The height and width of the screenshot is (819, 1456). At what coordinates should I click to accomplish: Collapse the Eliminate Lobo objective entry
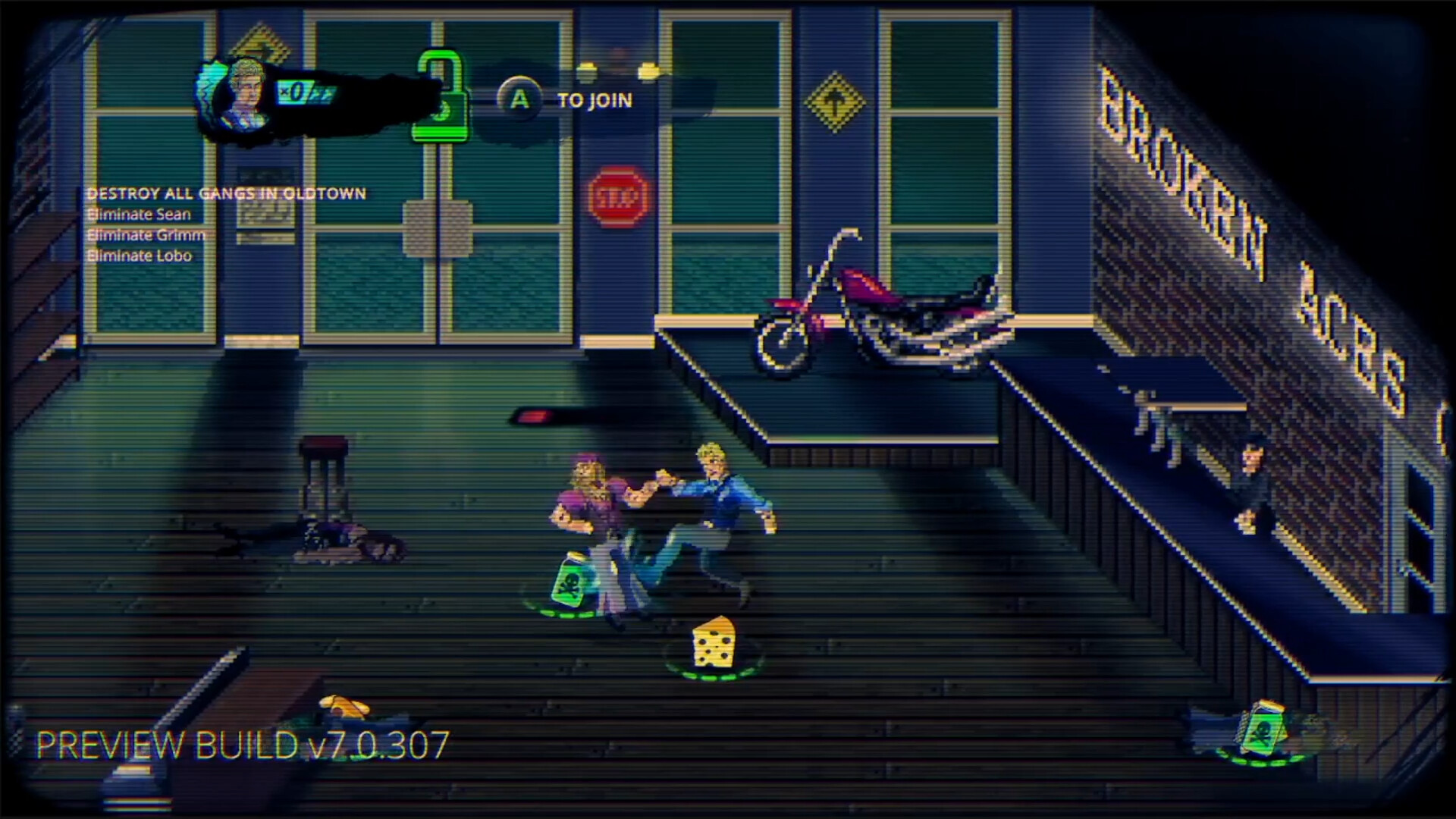[x=140, y=256]
